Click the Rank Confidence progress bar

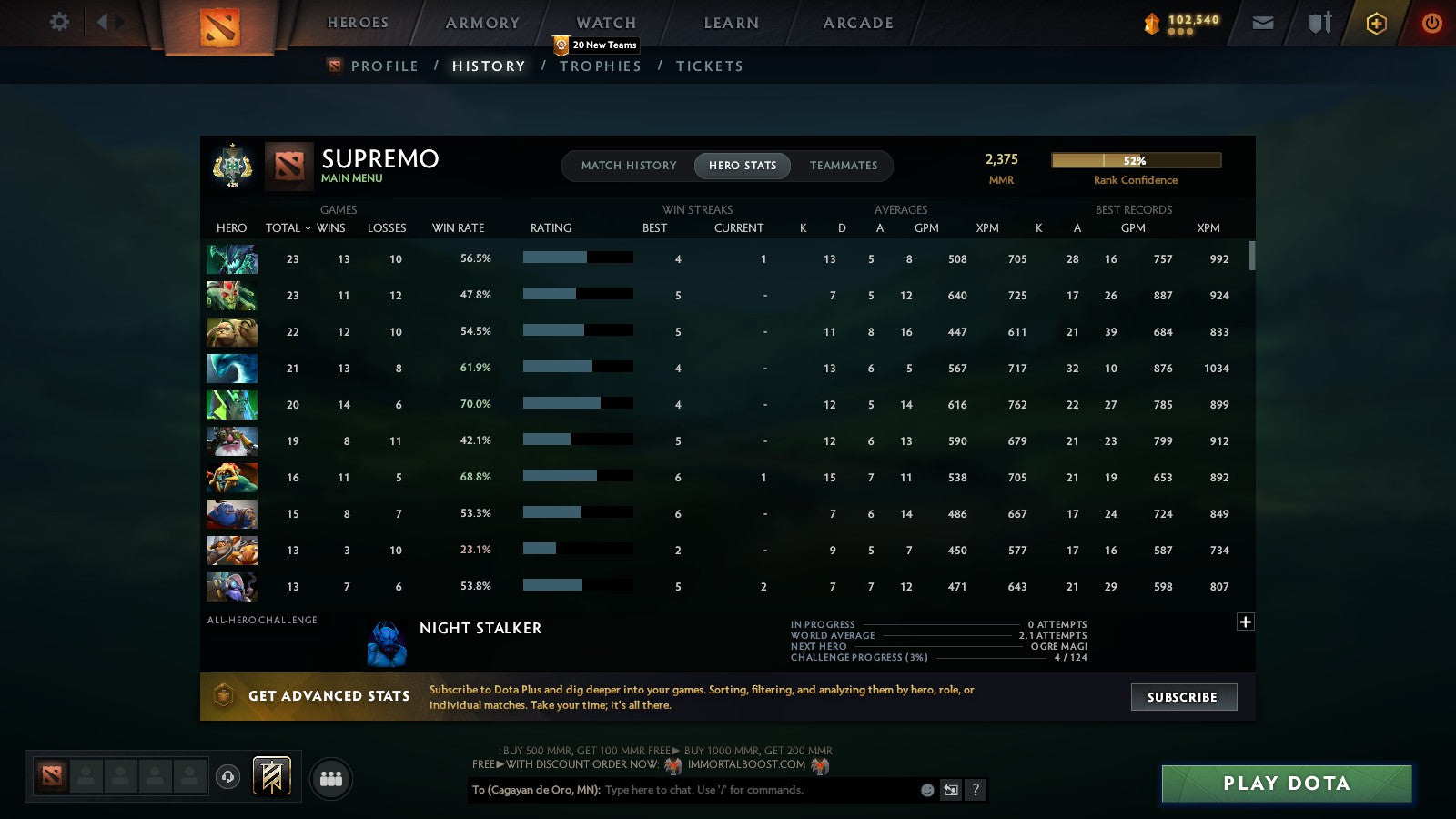pos(1136,160)
